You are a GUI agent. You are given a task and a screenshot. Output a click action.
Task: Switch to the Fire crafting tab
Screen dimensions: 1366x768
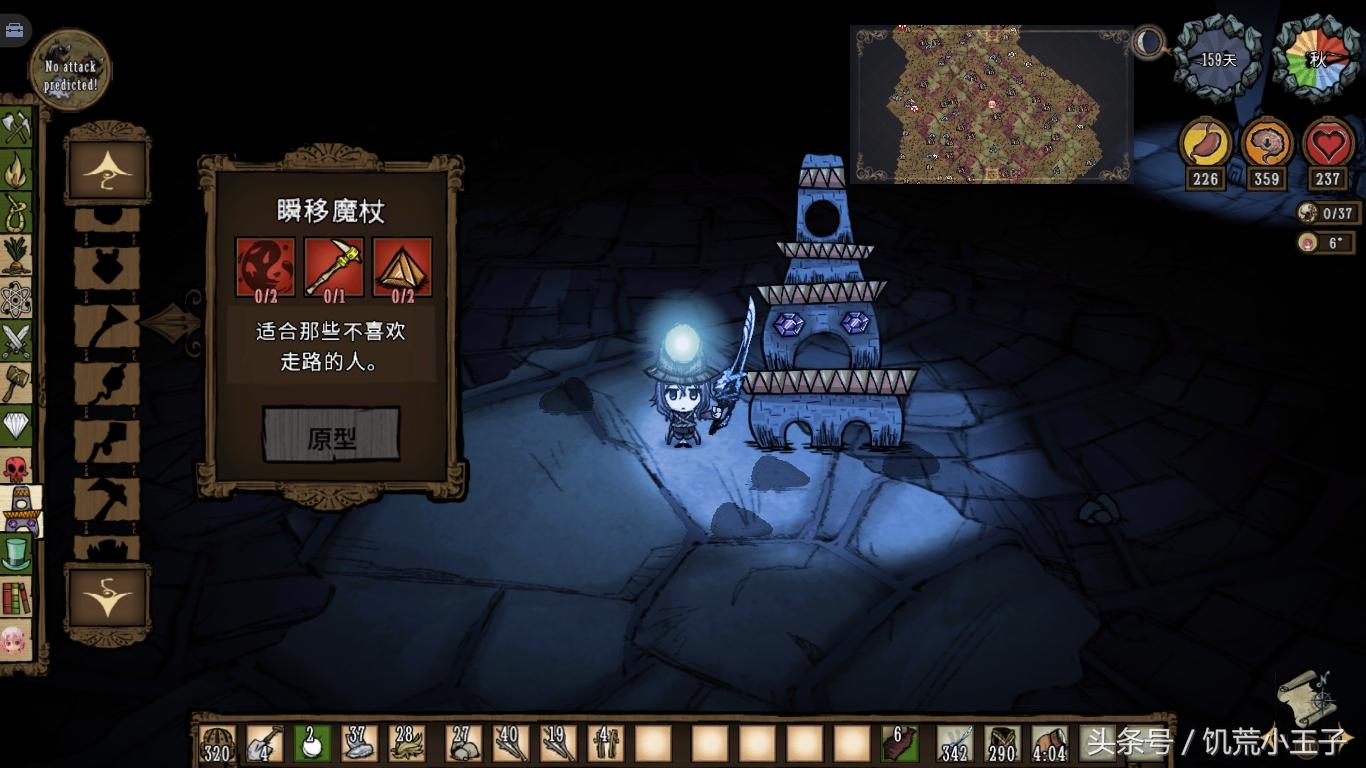pos(16,169)
